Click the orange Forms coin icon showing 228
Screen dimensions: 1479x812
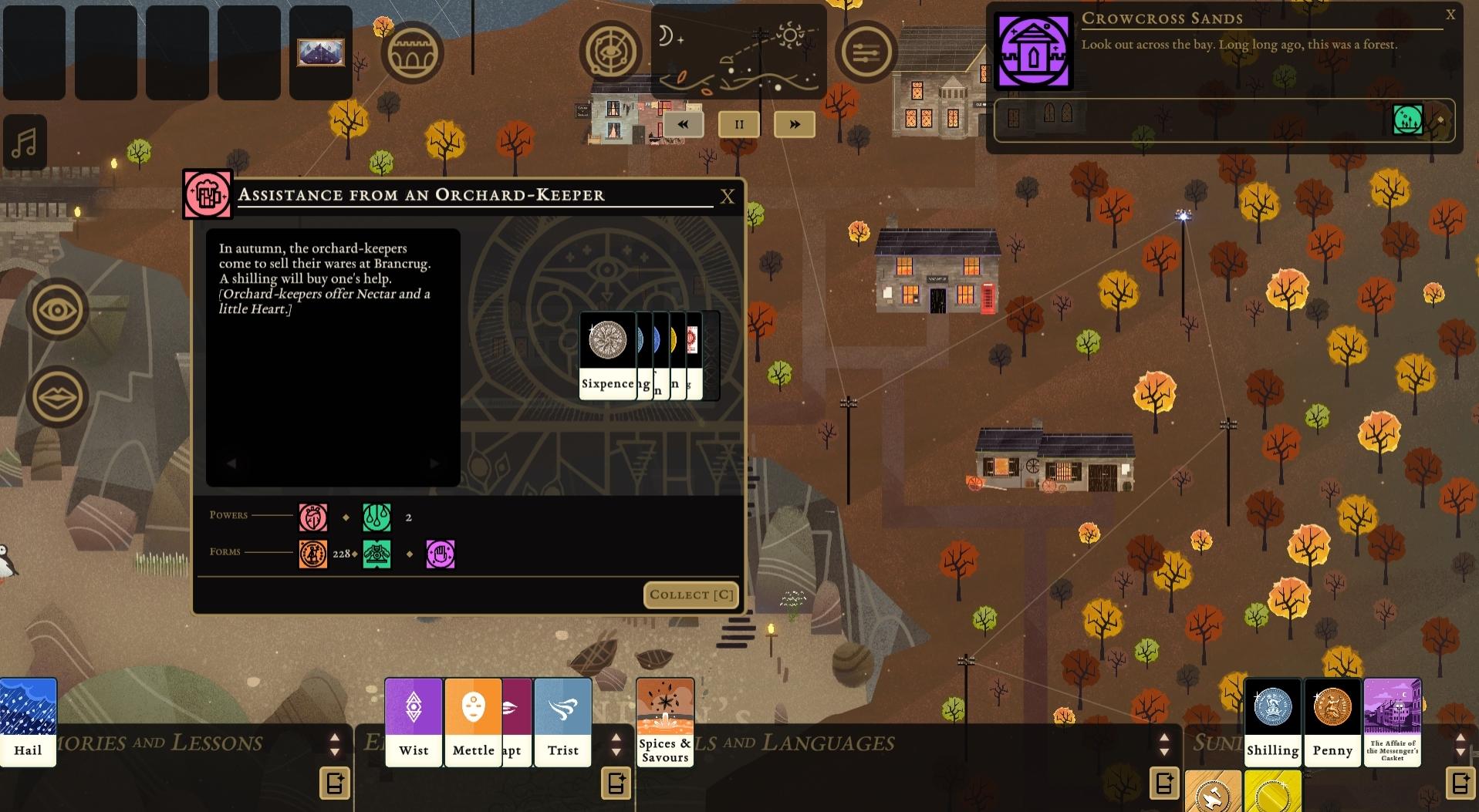point(312,554)
